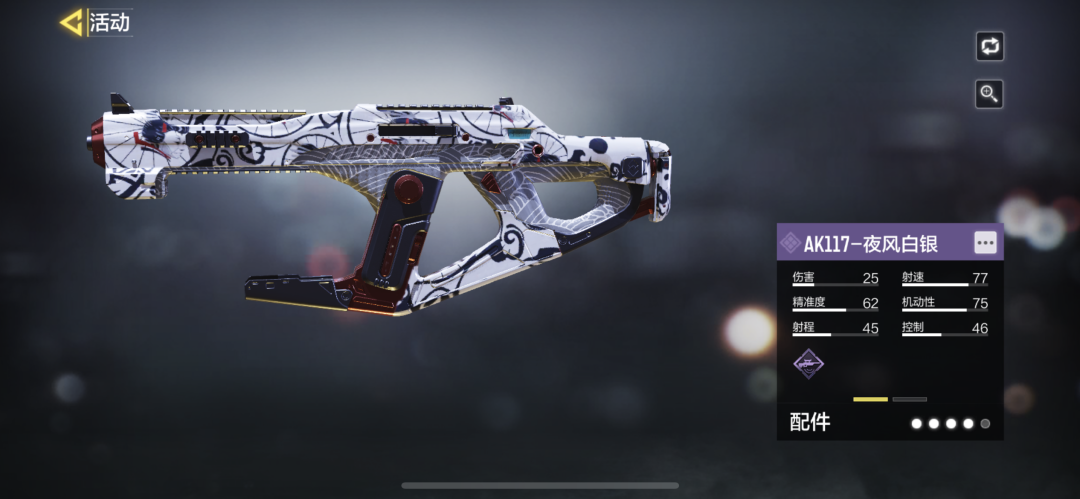1080x499 pixels.
Task: Open the magnifying glass inspect view
Action: (989, 94)
